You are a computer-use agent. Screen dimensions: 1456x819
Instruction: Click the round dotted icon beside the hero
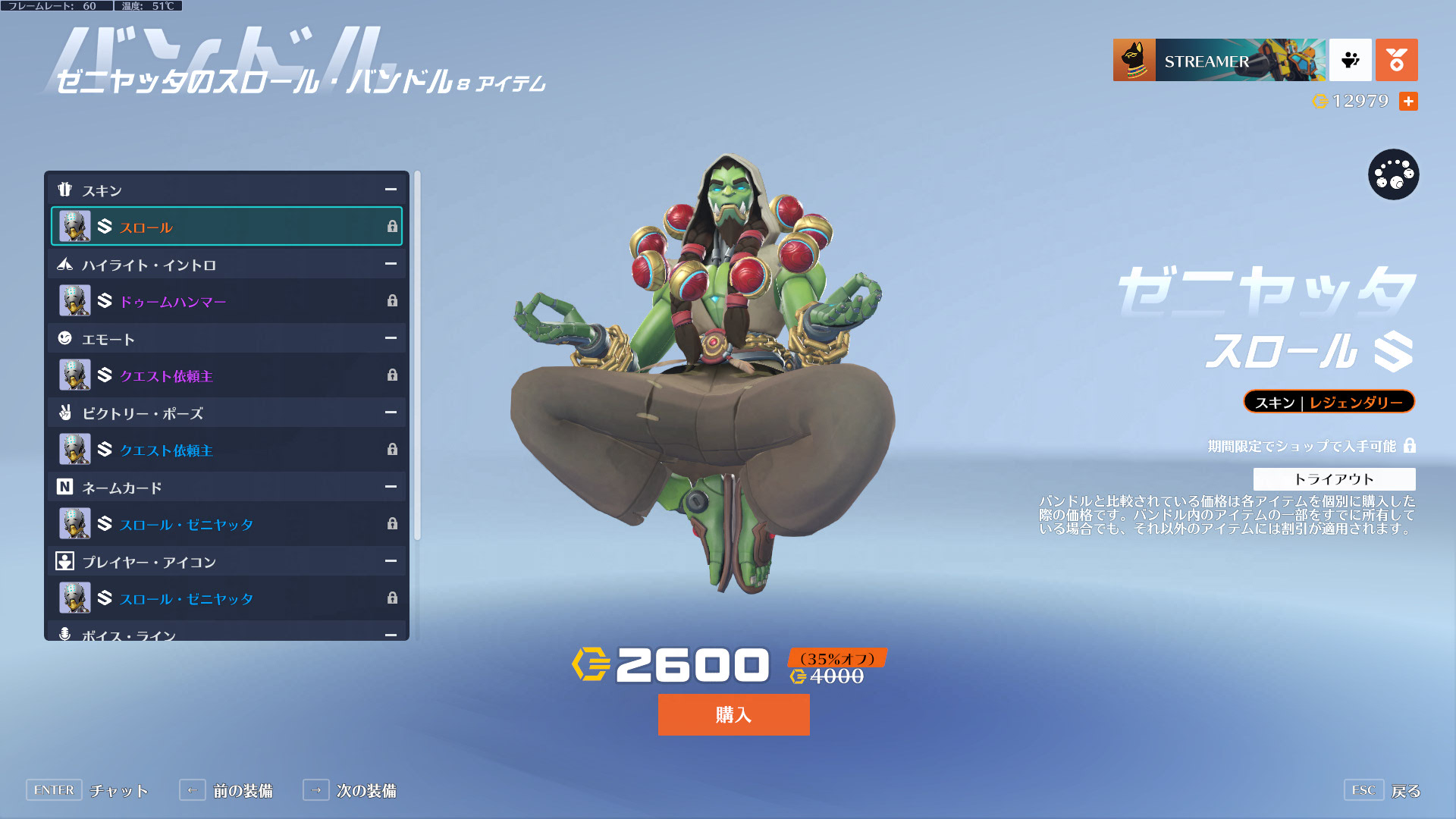(1393, 174)
